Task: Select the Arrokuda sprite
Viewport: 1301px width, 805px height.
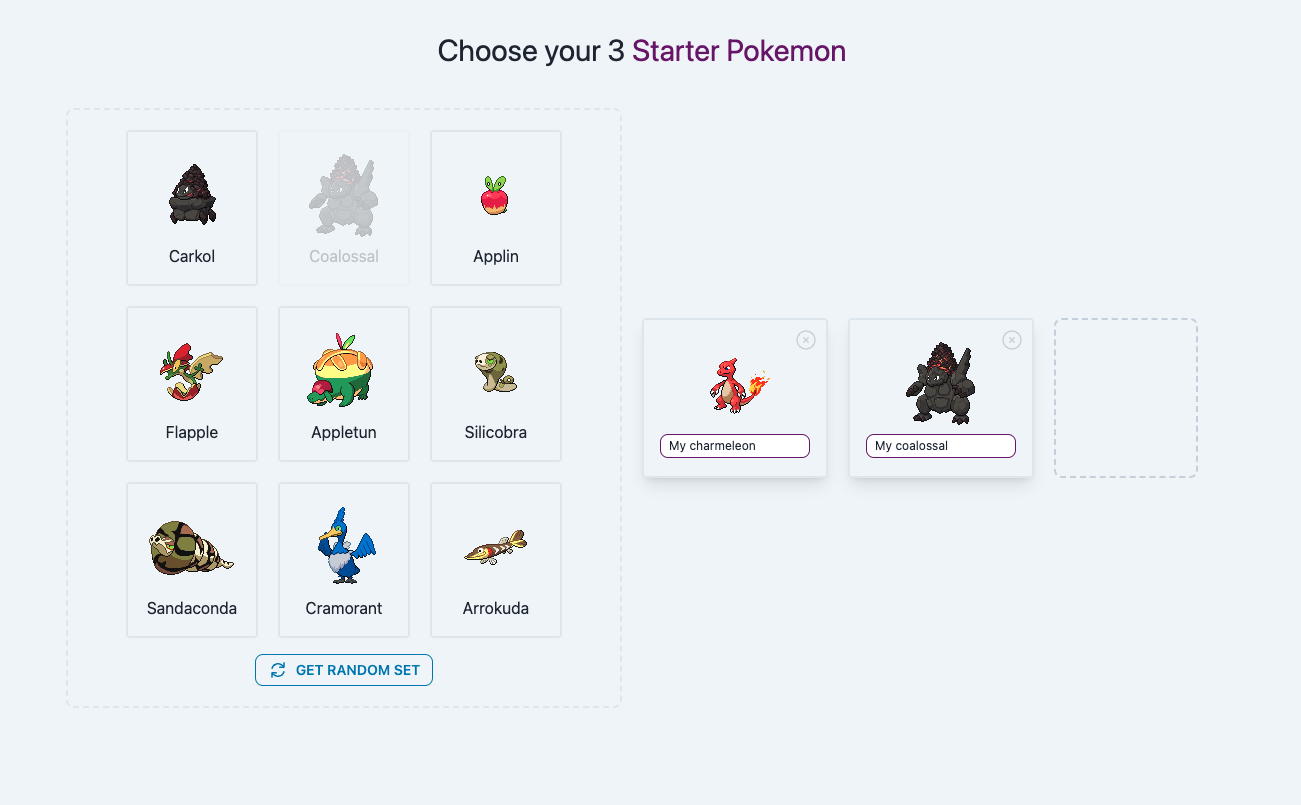Action: point(495,546)
